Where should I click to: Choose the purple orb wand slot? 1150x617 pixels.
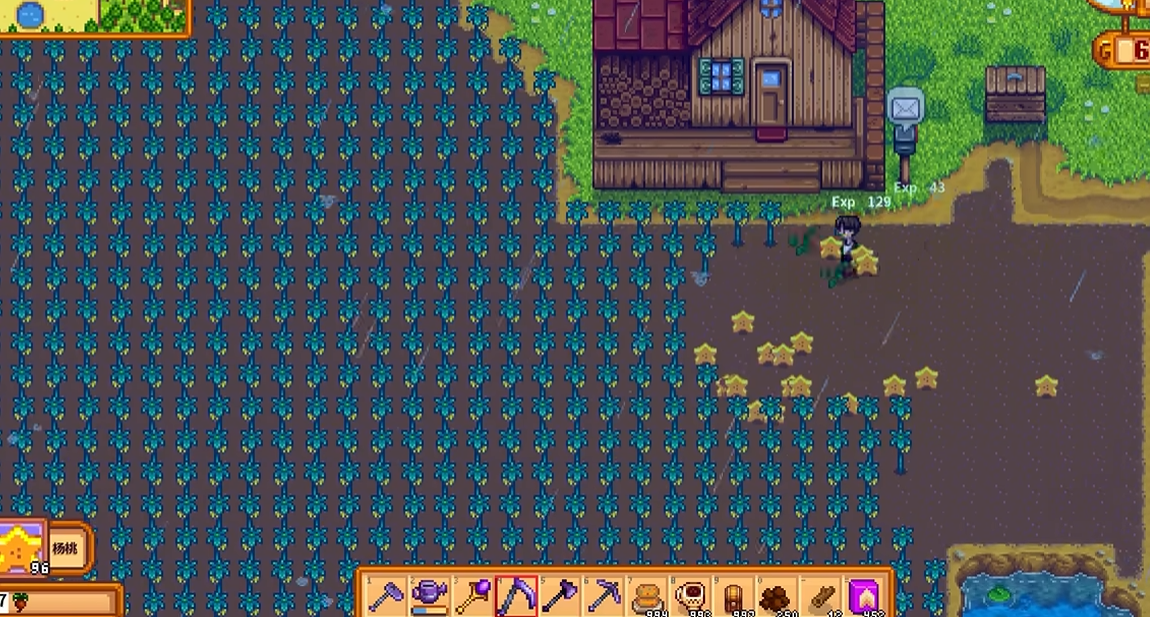[472, 596]
